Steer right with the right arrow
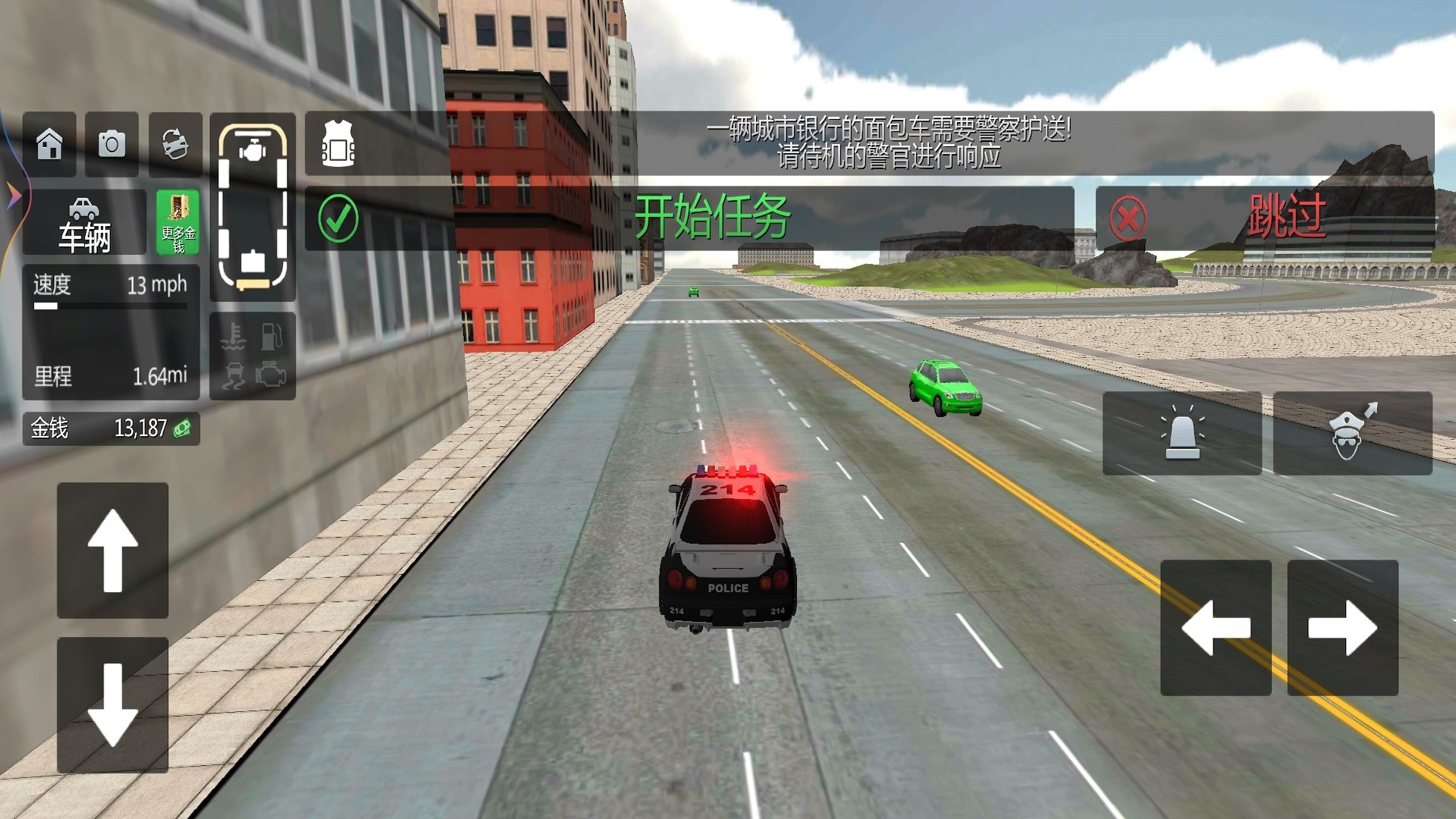Viewport: 1456px width, 819px height. coord(1342,628)
